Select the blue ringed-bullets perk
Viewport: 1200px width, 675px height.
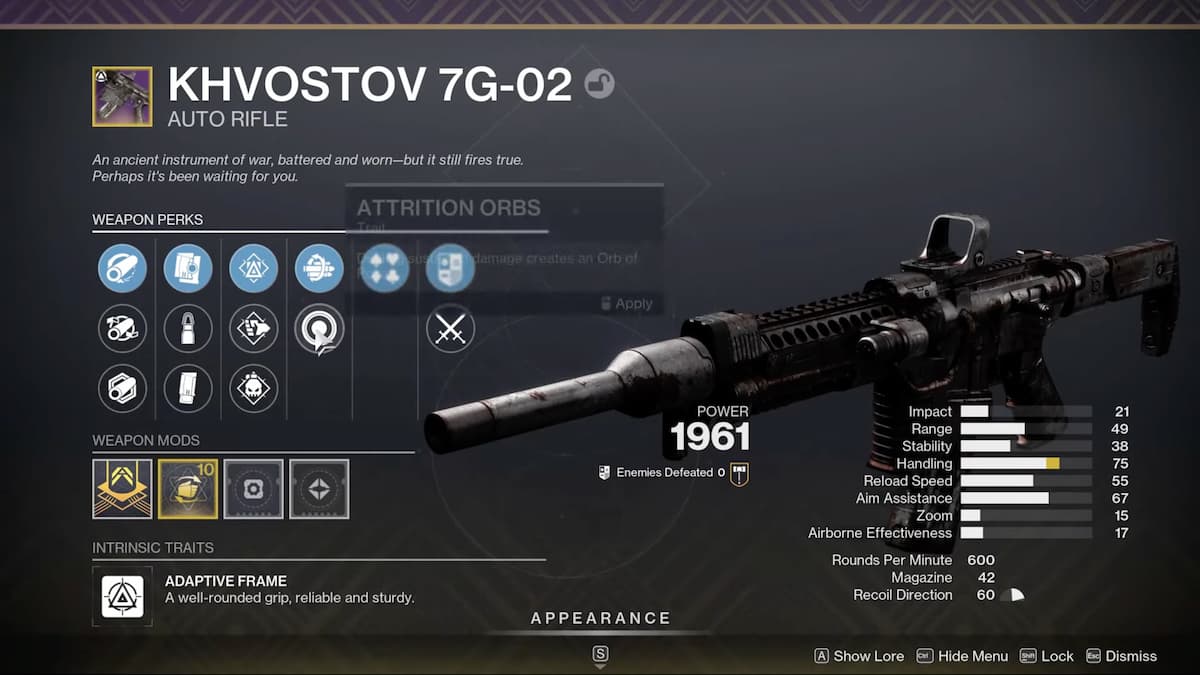coord(319,268)
